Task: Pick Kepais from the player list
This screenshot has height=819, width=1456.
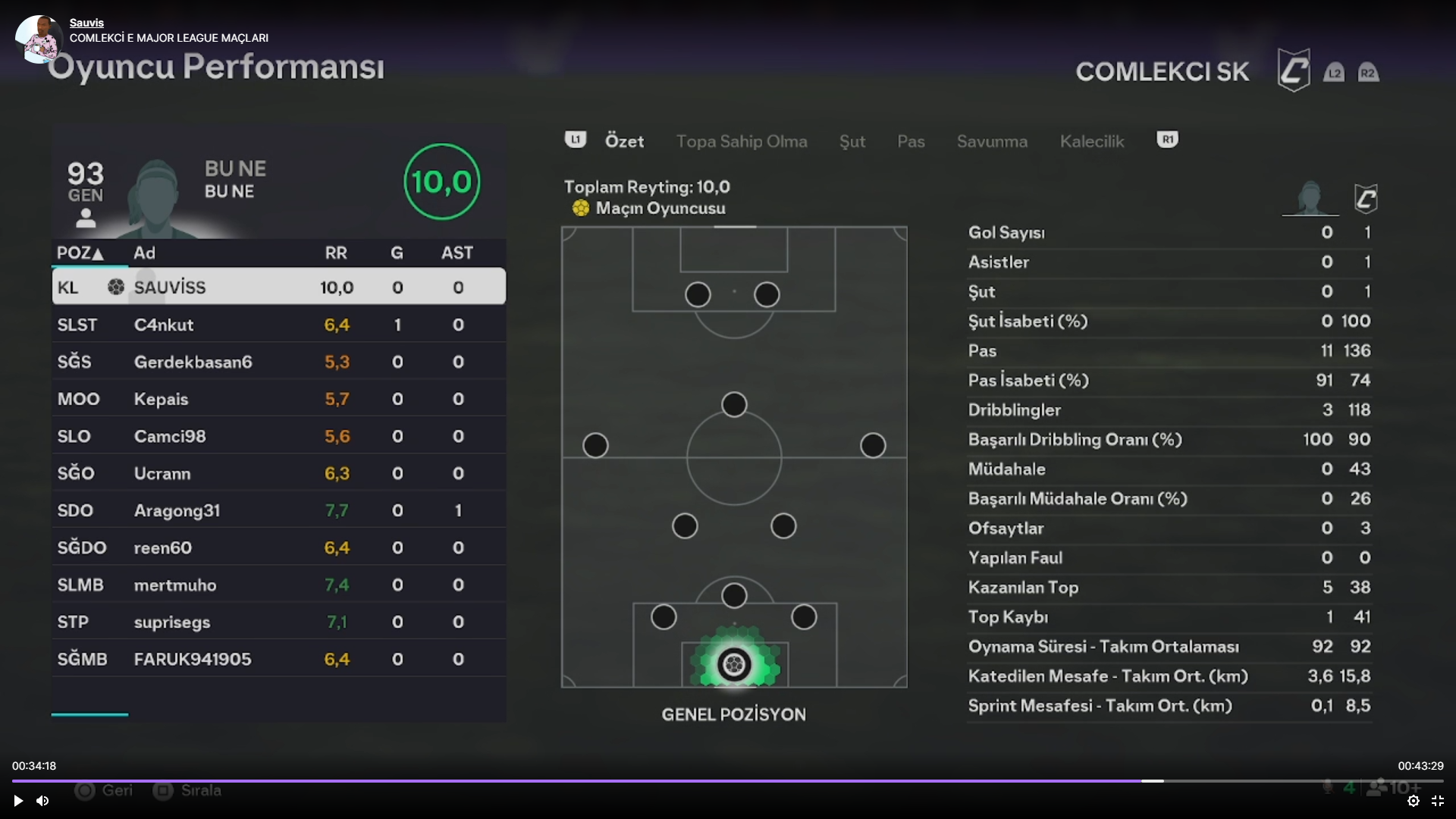Action: 278,399
